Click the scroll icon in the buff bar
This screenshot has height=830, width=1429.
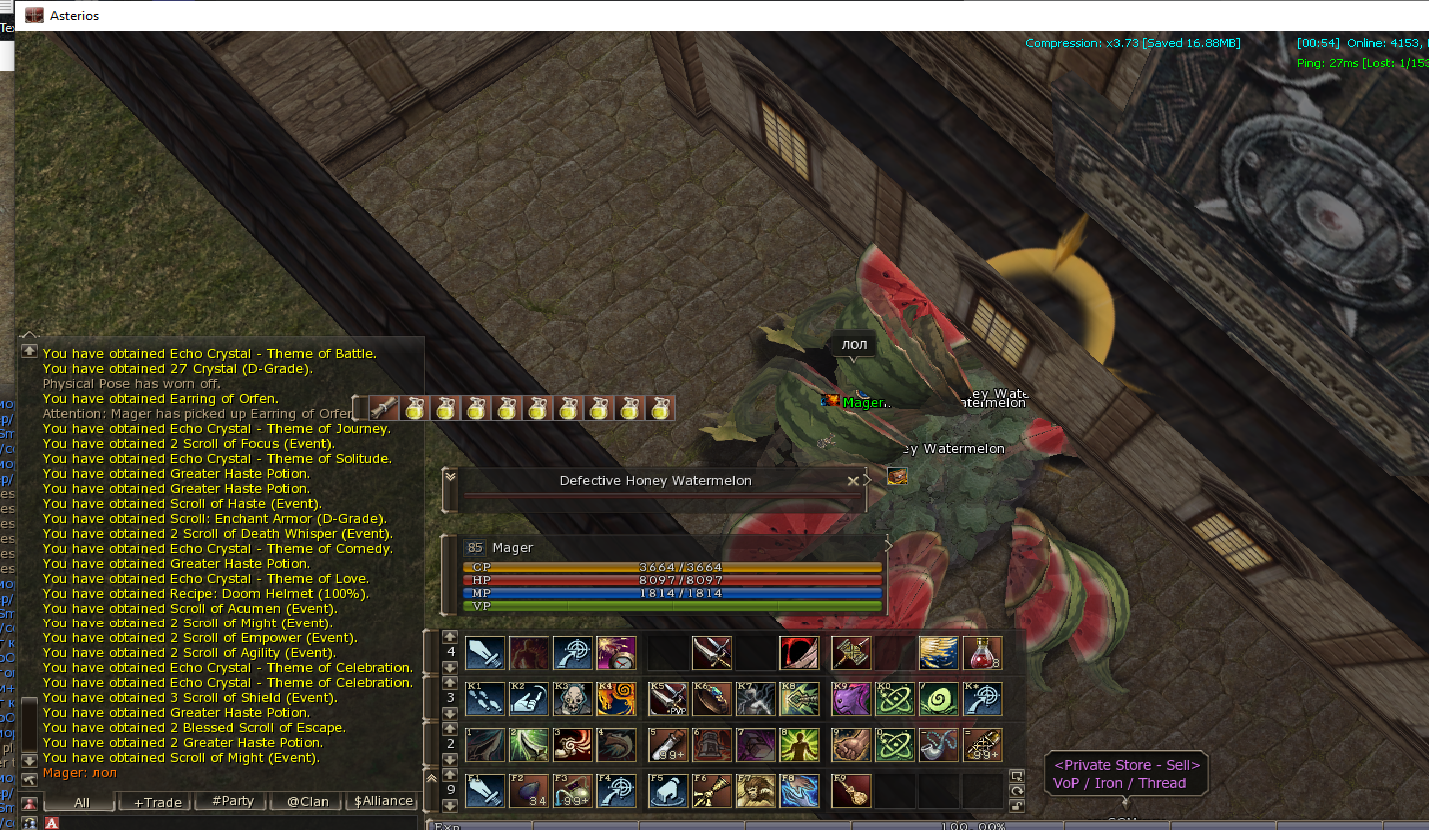pos(384,408)
